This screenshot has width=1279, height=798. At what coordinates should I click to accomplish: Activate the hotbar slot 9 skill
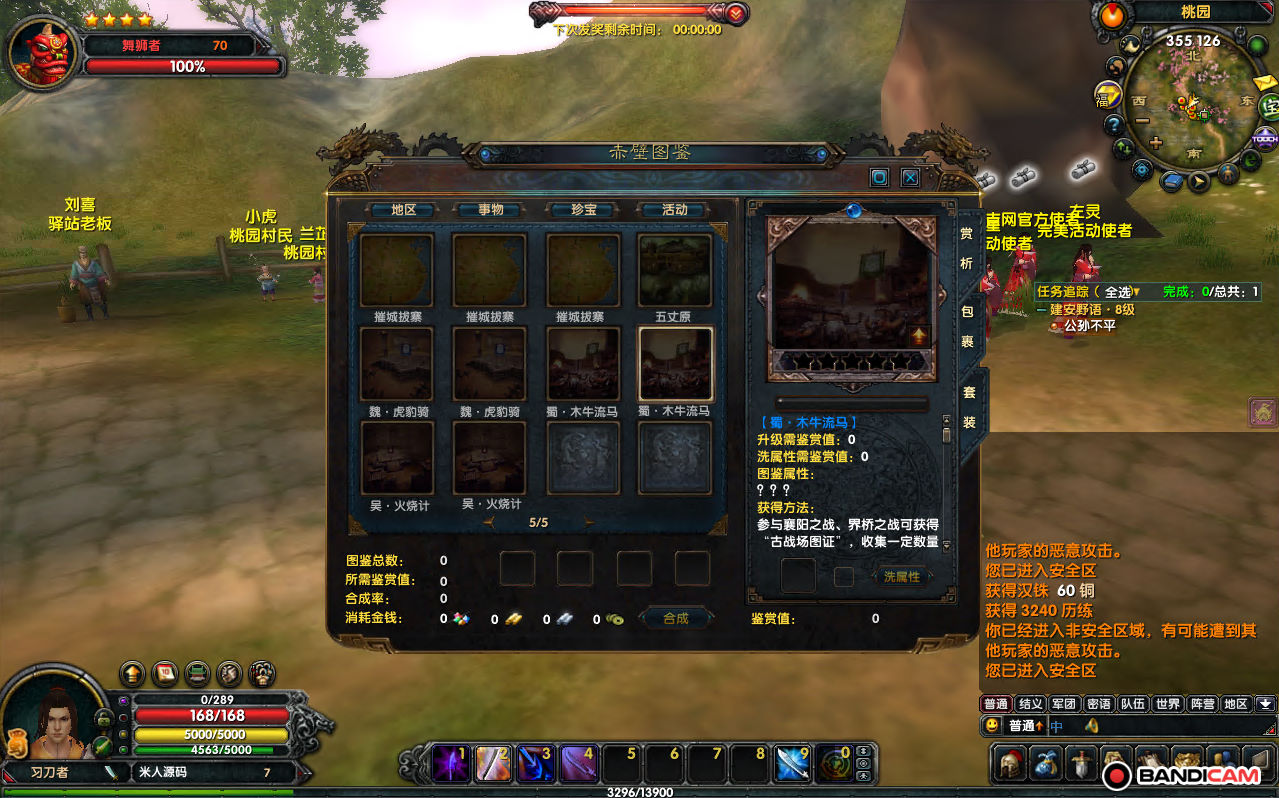click(793, 764)
